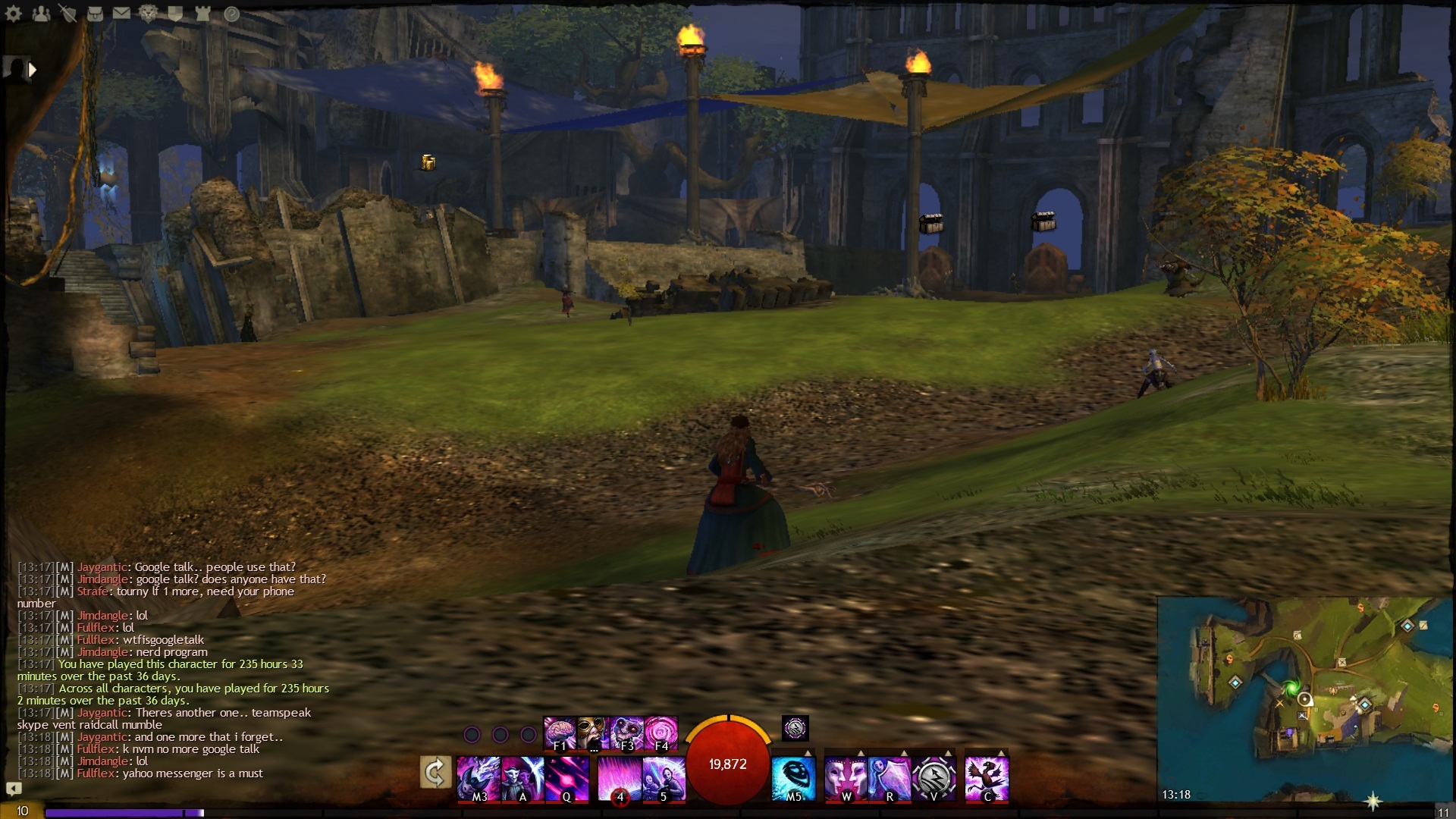Open the inventory bag icon

[95, 14]
